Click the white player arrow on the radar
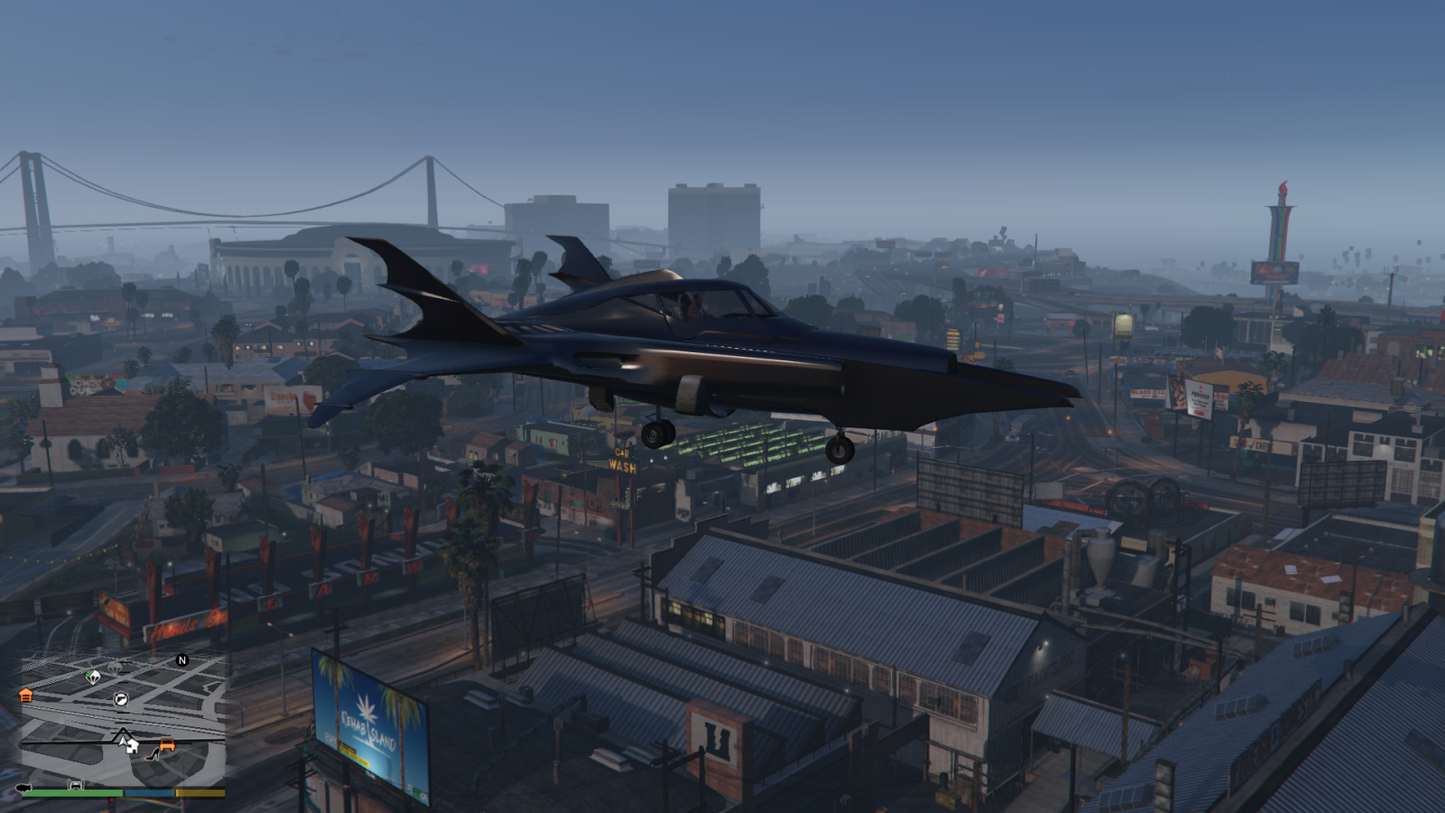The image size is (1445, 813). tap(122, 740)
